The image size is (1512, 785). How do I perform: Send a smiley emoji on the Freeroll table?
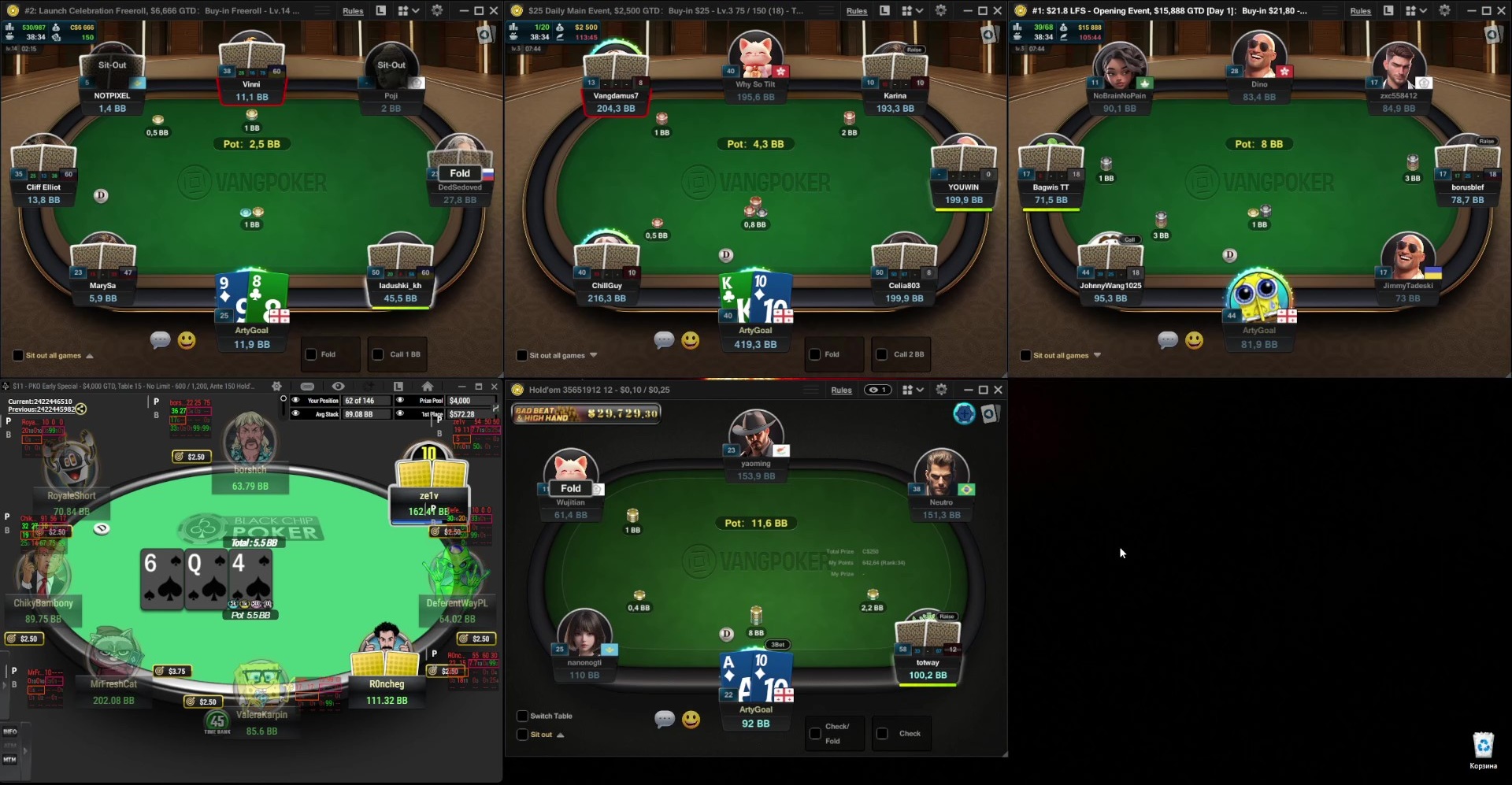coord(187,340)
